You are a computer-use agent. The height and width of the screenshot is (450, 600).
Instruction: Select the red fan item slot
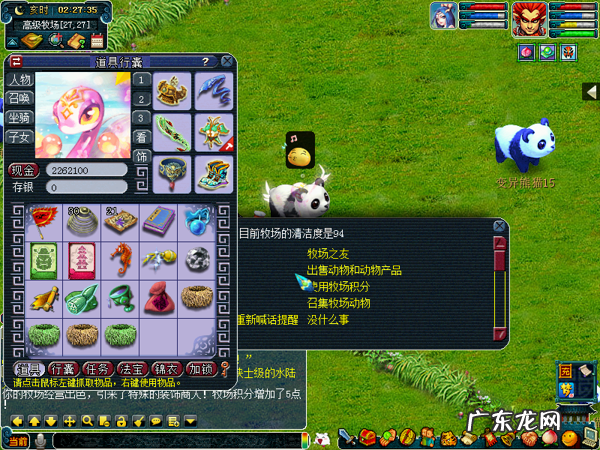click(42, 219)
